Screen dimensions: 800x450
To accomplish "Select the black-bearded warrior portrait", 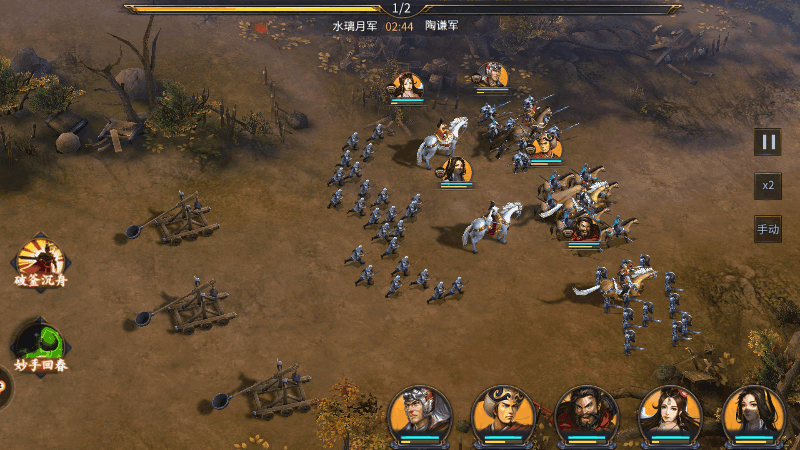I will pos(587,413).
